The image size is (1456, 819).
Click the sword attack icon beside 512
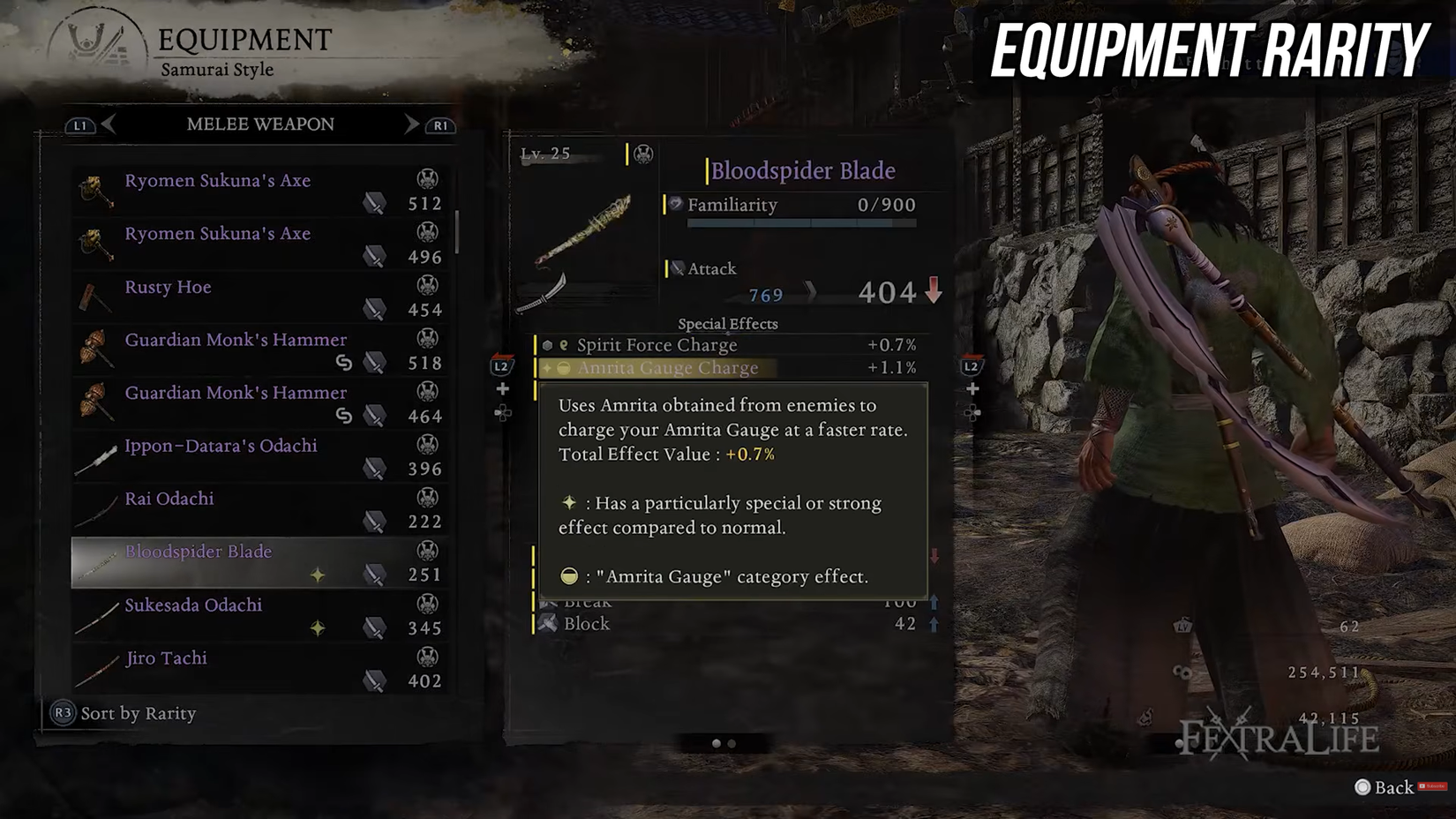click(x=377, y=202)
